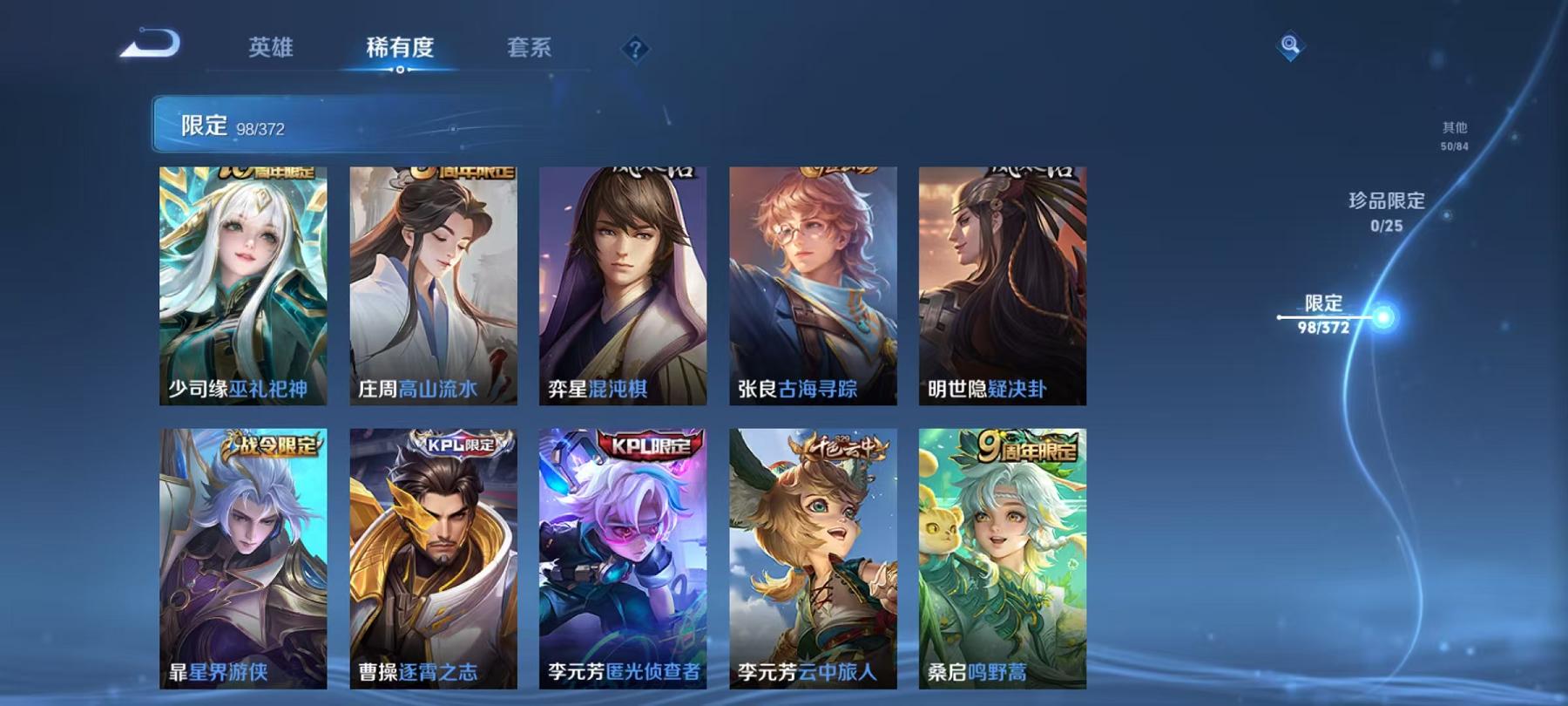Image resolution: width=1568 pixels, height=706 pixels.
Task: Click the help question-mark diamond icon
Action: click(639, 50)
